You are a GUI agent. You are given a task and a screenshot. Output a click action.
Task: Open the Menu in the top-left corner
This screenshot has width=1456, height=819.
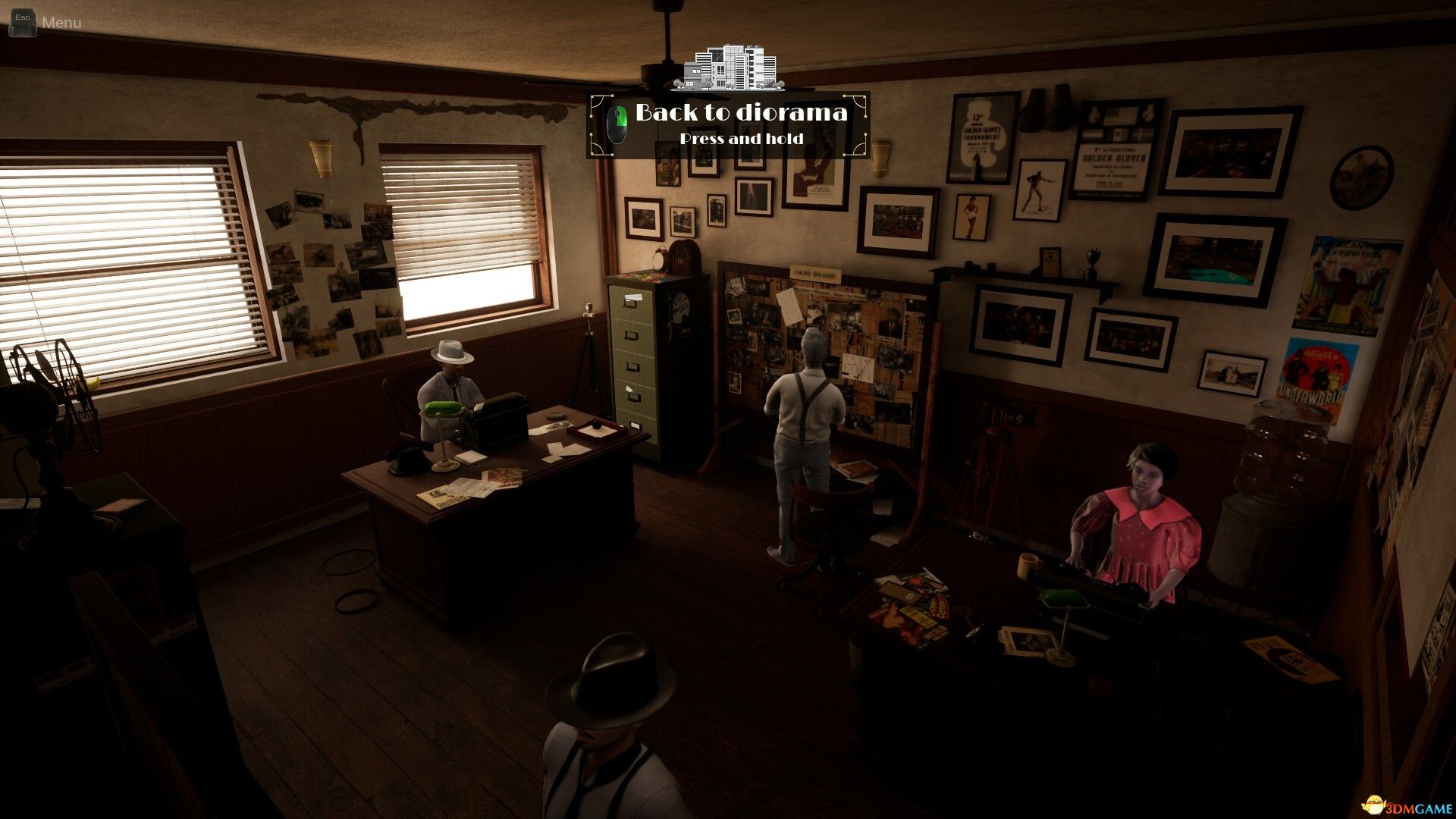[x=45, y=22]
